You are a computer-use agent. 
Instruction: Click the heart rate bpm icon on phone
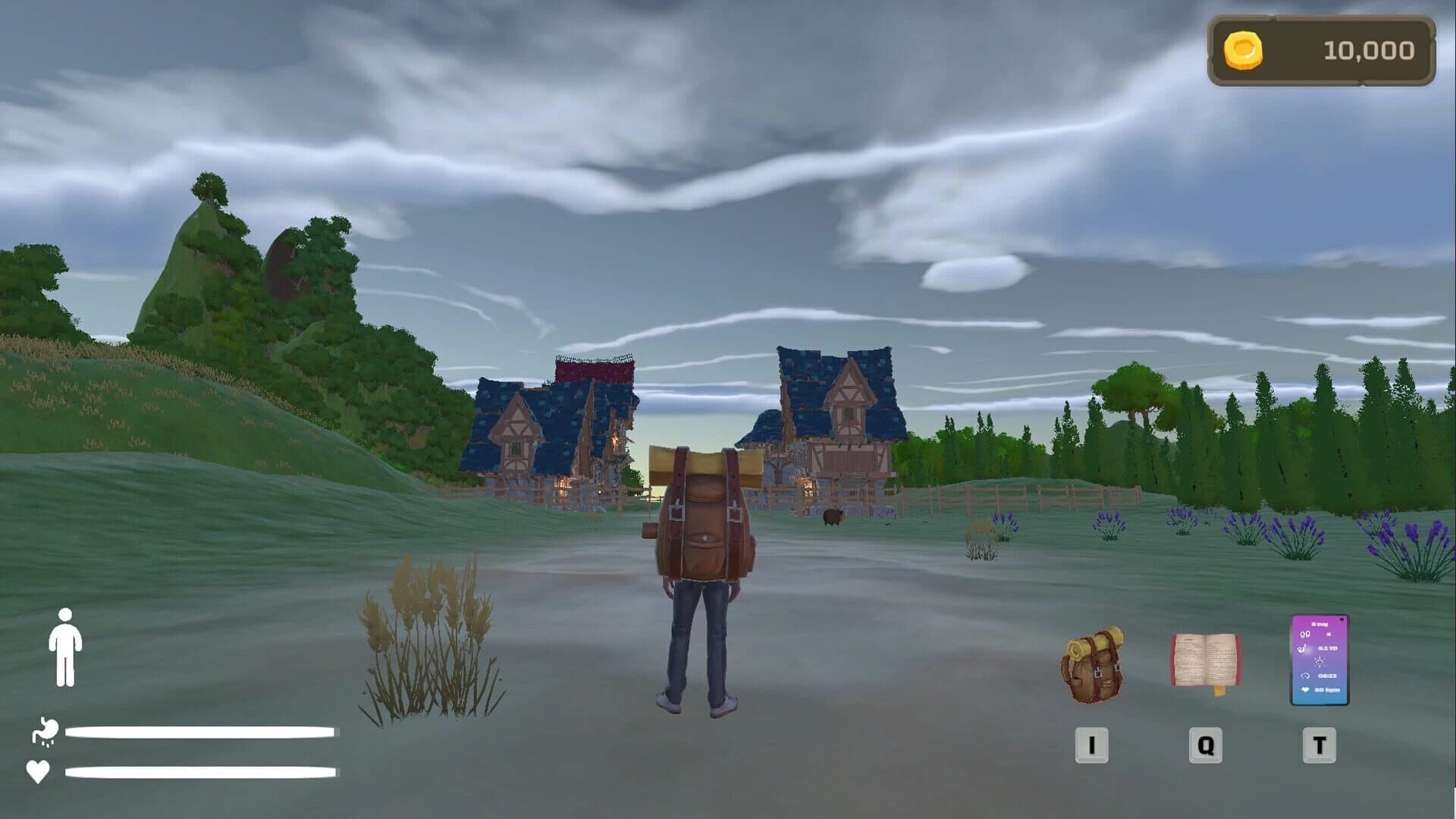(x=1305, y=689)
